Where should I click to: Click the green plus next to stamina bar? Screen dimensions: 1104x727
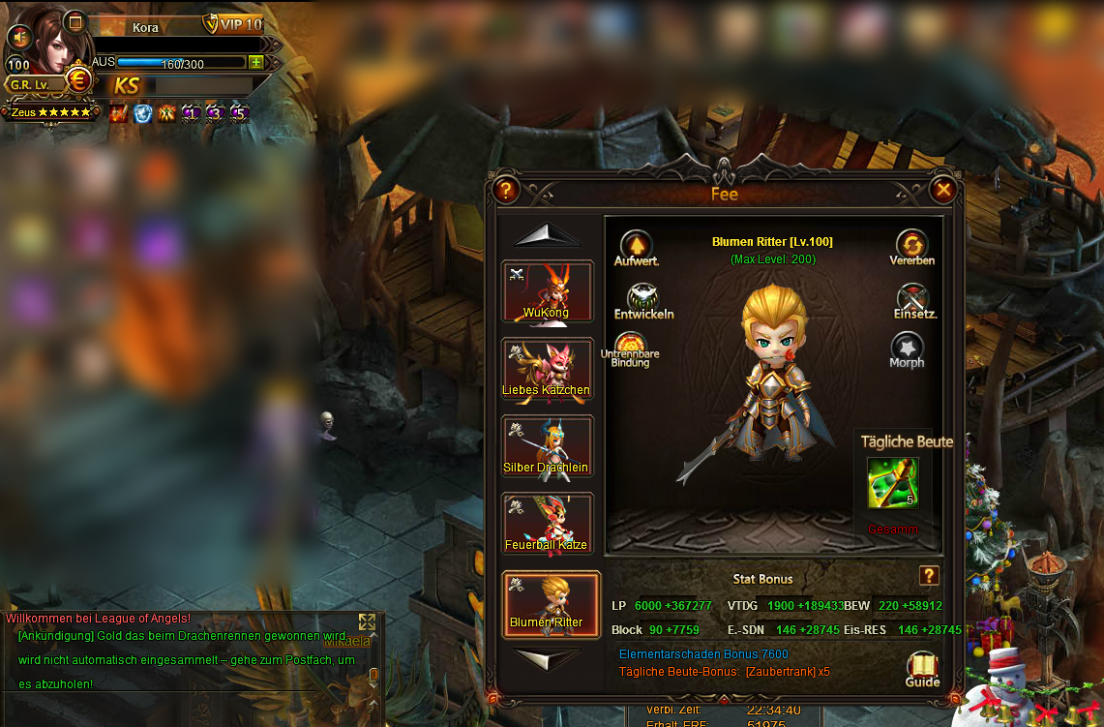coord(256,62)
